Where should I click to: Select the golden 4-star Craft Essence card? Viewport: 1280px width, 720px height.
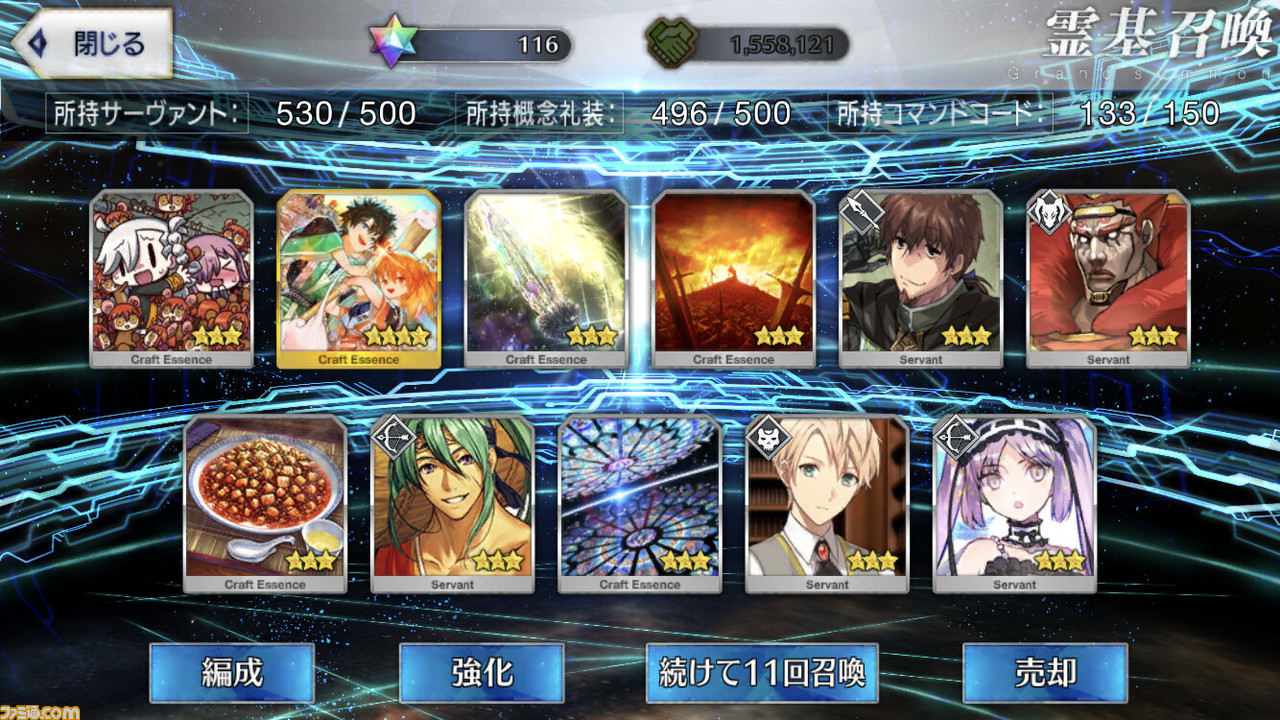coord(358,279)
